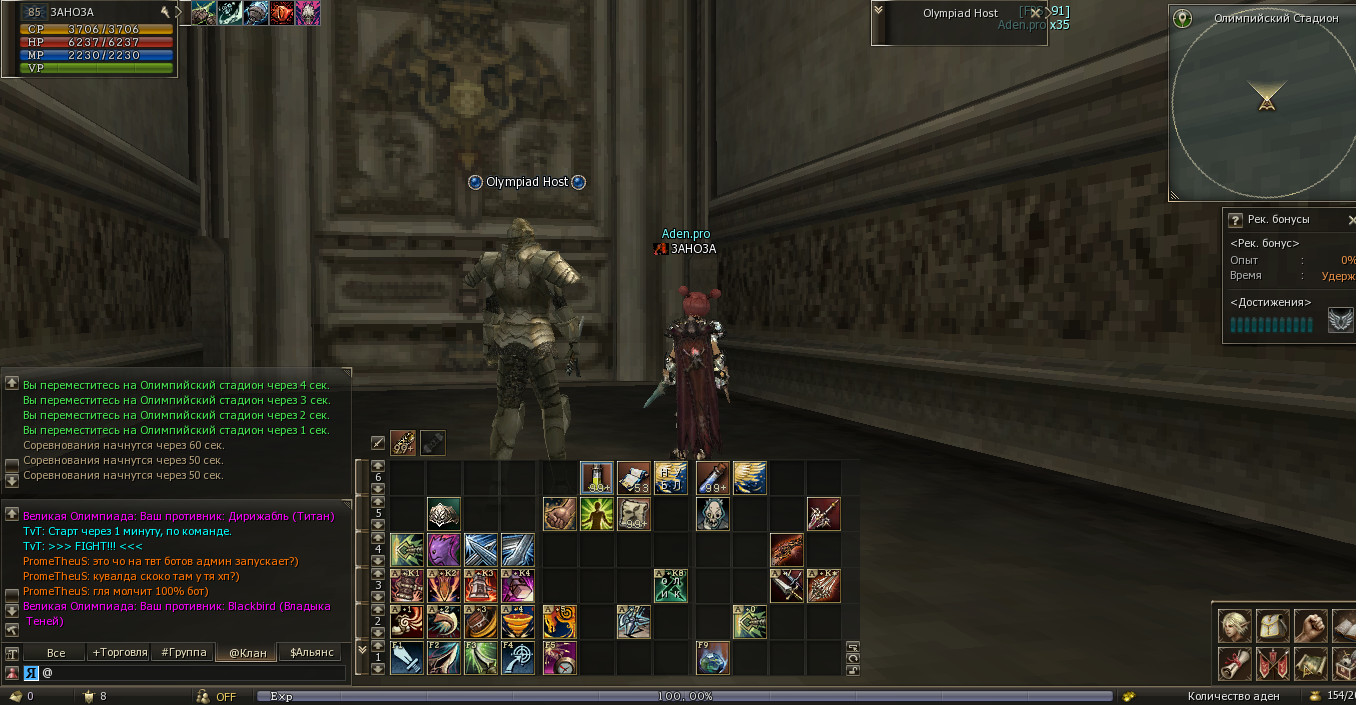Image resolution: width=1368 pixels, height=705 pixels.
Task: Close the Рек. бонусы window
Action: pyautogui.click(x=1352, y=220)
